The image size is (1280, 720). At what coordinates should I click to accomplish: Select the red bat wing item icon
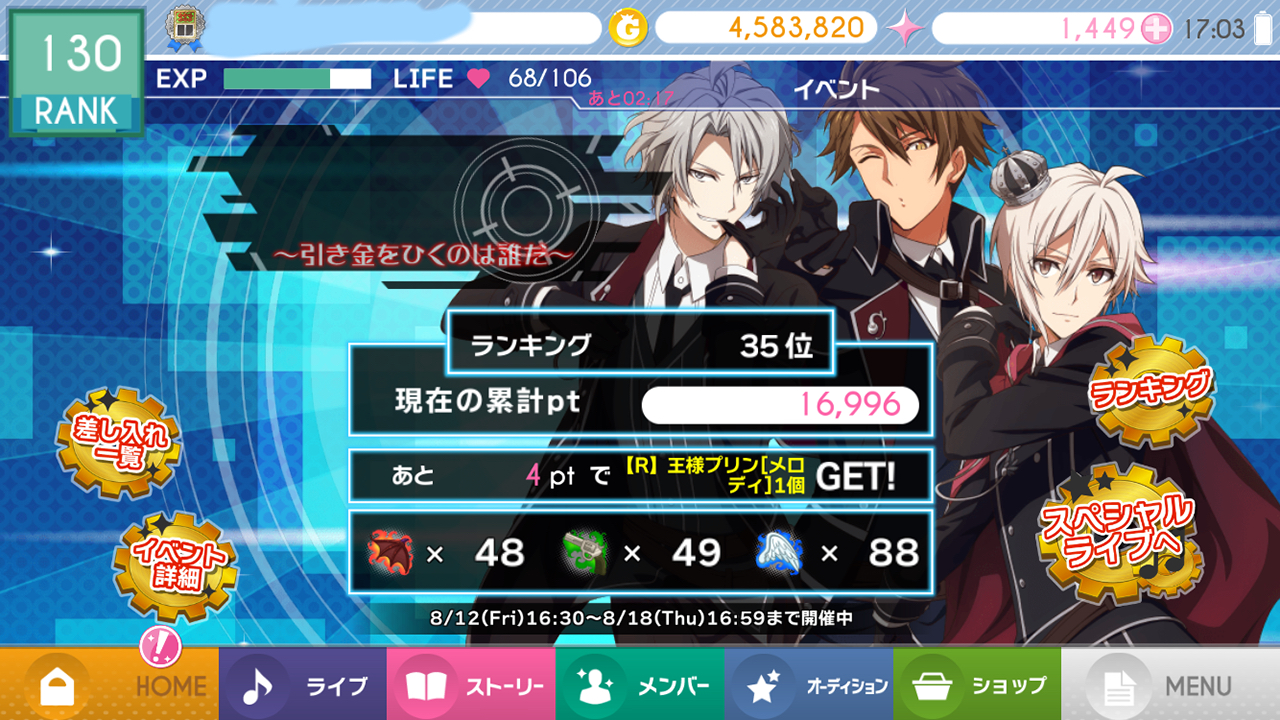tap(390, 553)
